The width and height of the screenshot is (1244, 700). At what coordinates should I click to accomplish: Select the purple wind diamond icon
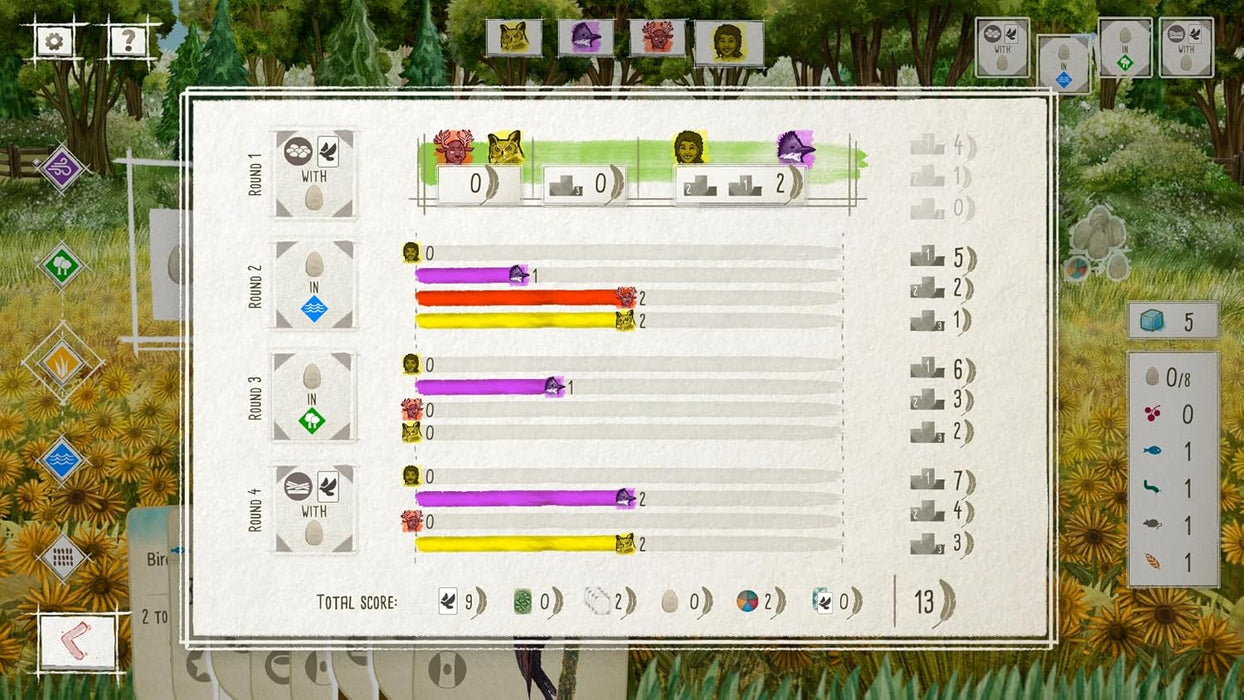pos(62,168)
